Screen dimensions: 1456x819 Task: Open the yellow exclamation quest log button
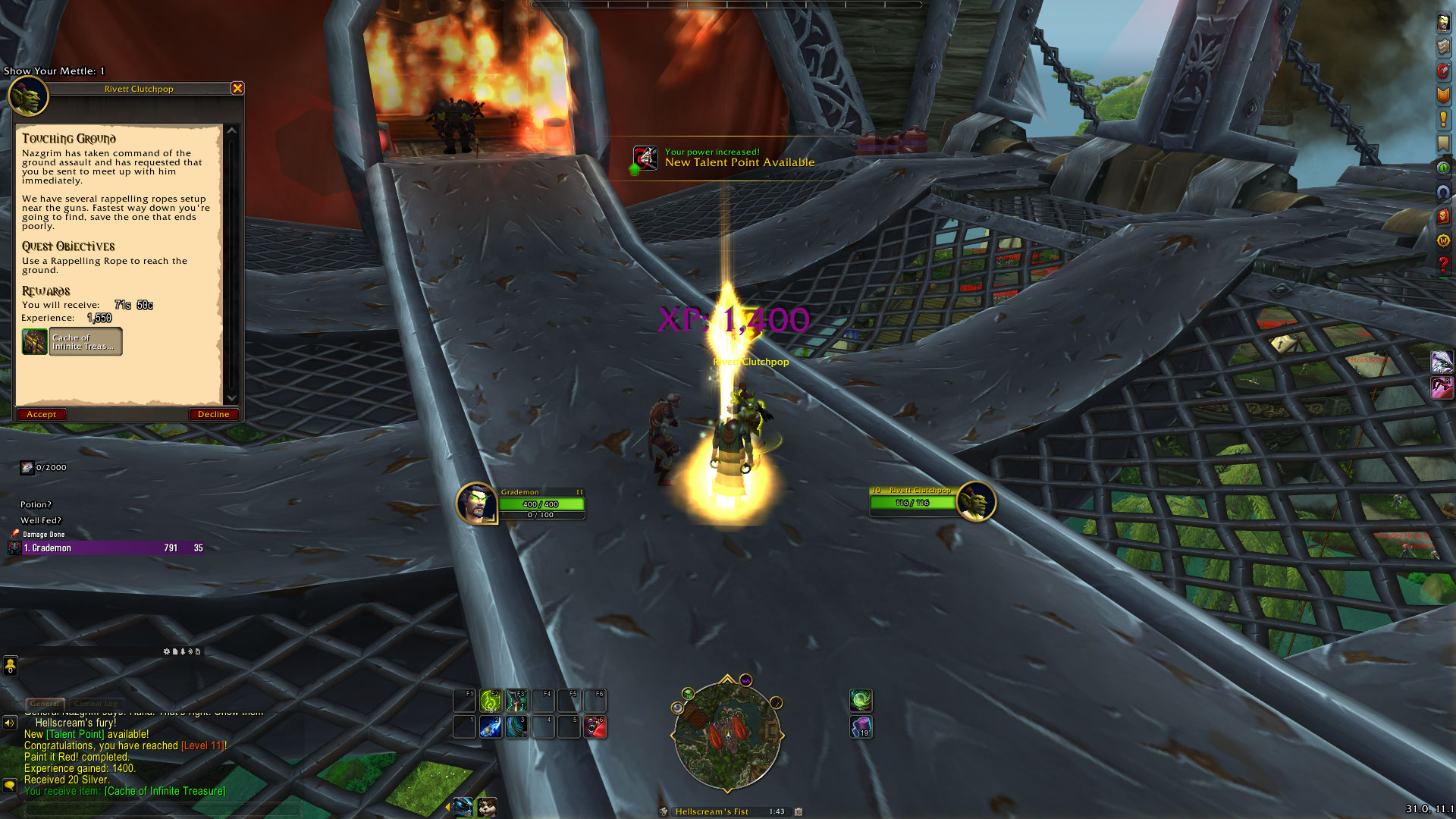1443,119
